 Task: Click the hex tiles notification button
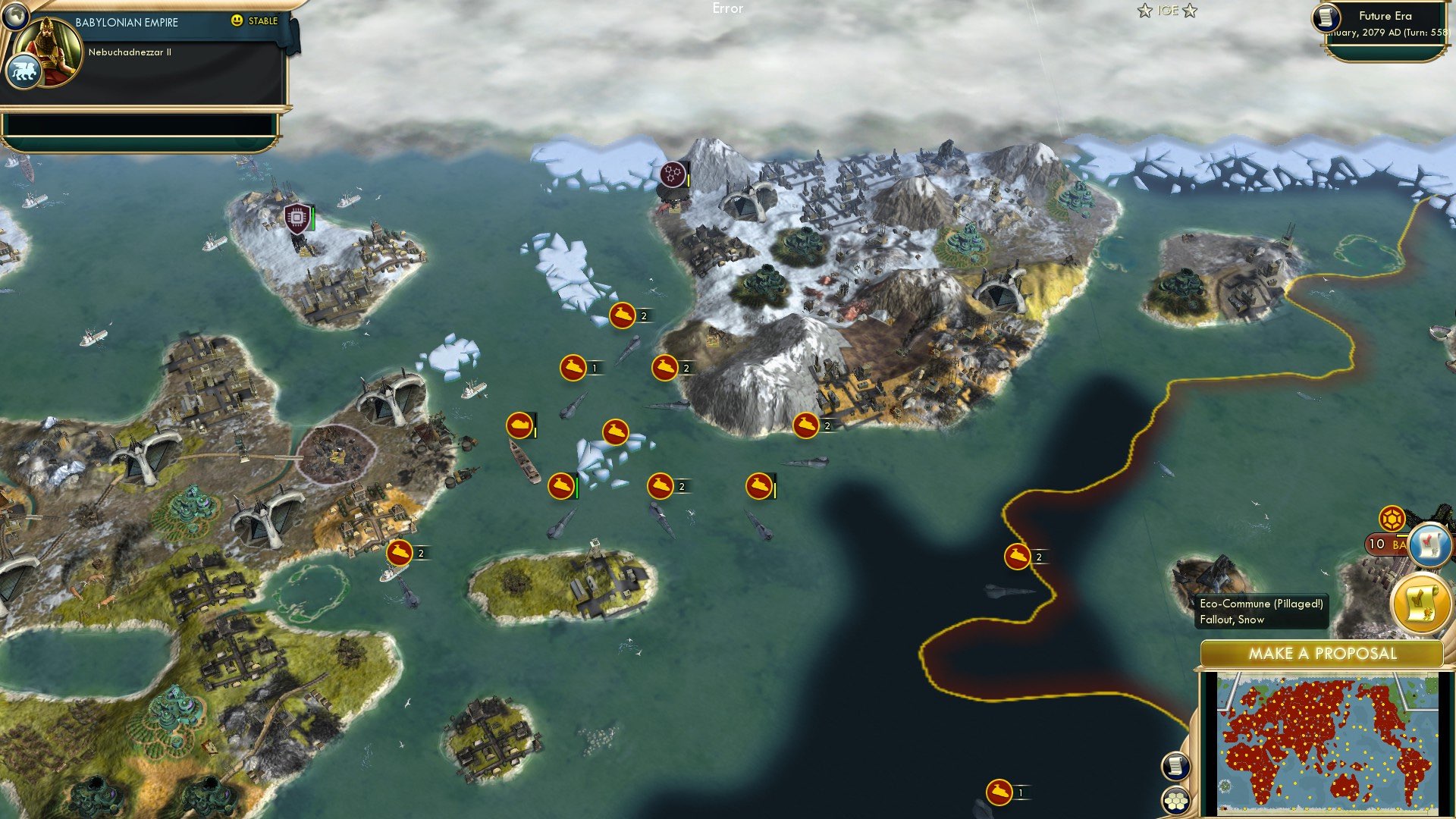pos(1176,800)
